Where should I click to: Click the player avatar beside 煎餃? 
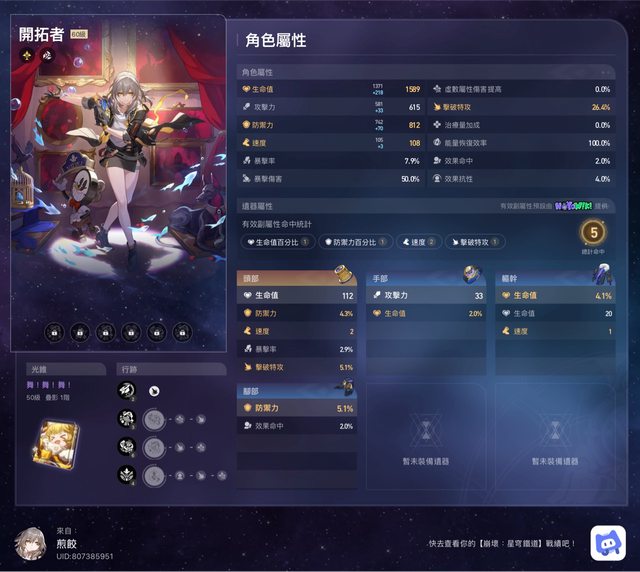coord(31,543)
